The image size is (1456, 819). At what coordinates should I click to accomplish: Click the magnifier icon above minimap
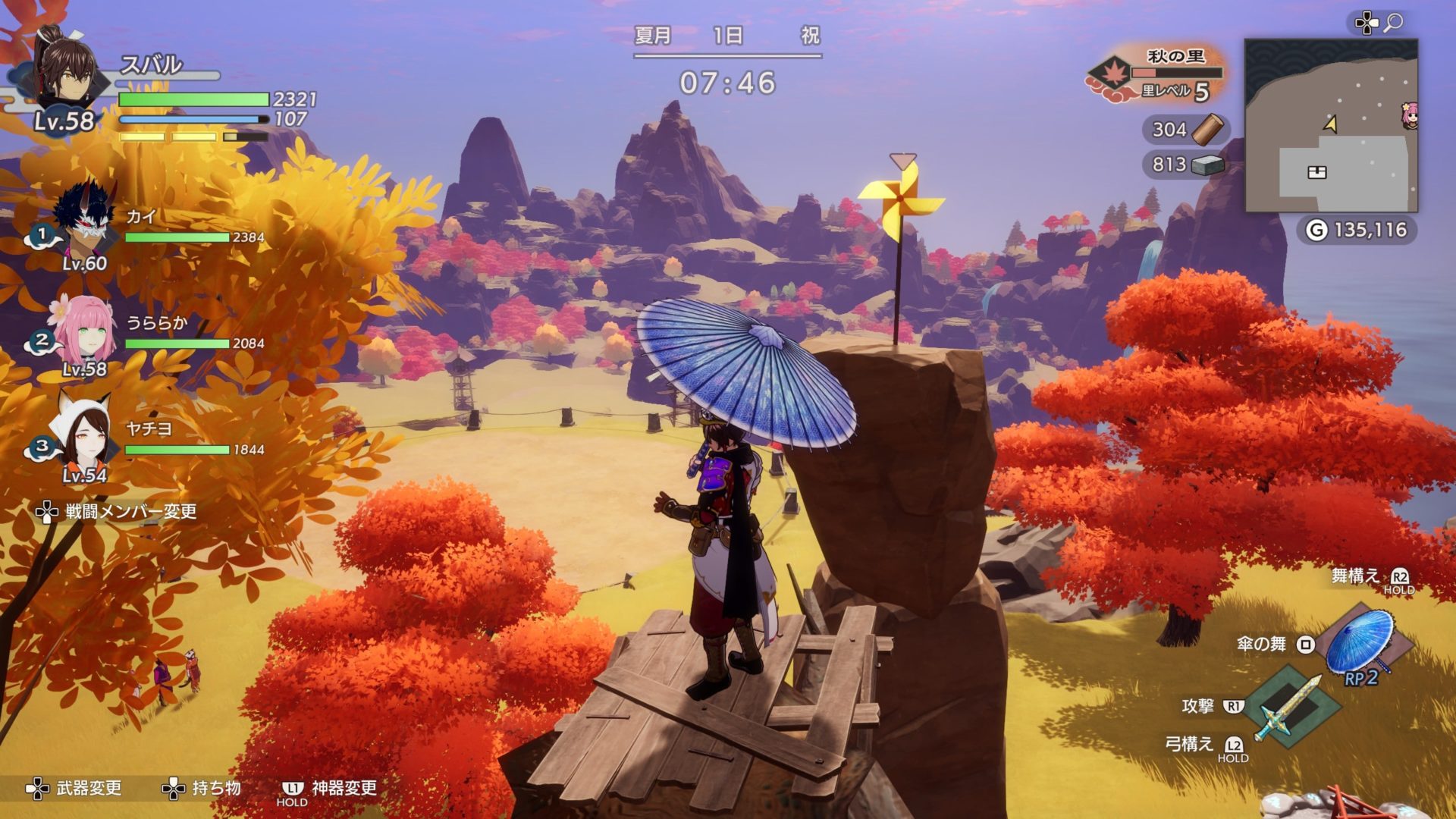coord(1393,24)
